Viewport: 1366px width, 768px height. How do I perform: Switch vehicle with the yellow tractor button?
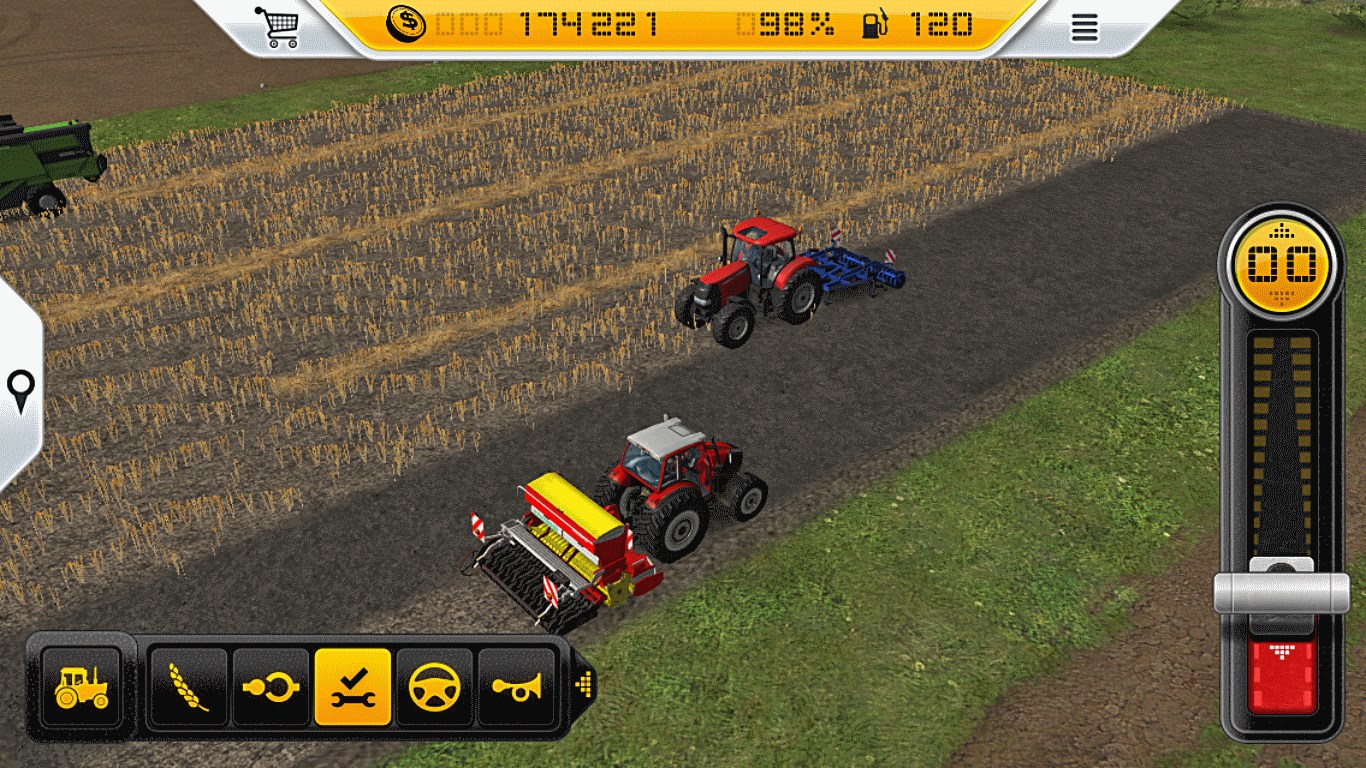coord(81,686)
